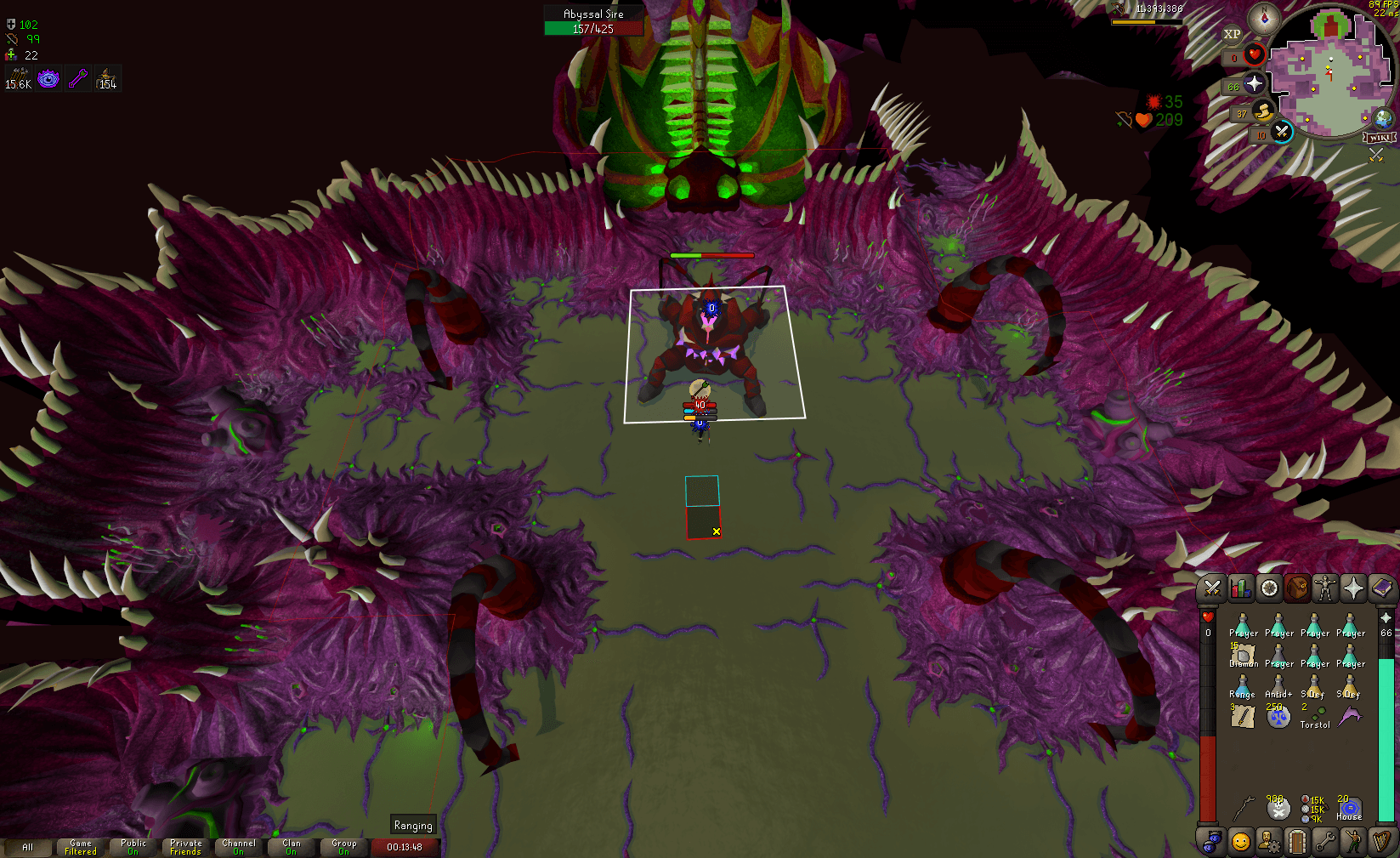This screenshot has height=858, width=1400.
Task: Expand the XP tracker orb
Action: coord(1233,34)
